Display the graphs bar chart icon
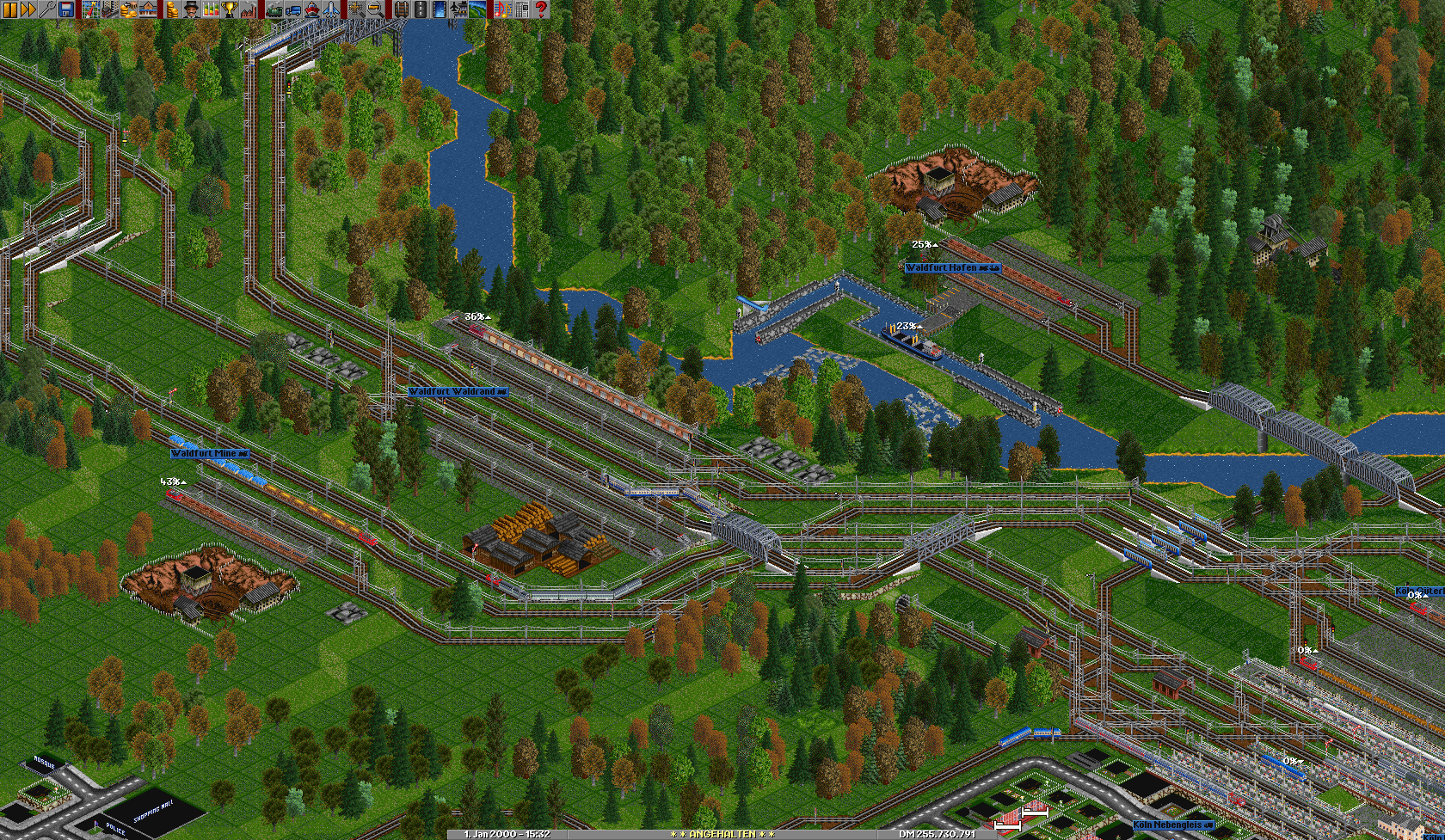 [211, 9]
